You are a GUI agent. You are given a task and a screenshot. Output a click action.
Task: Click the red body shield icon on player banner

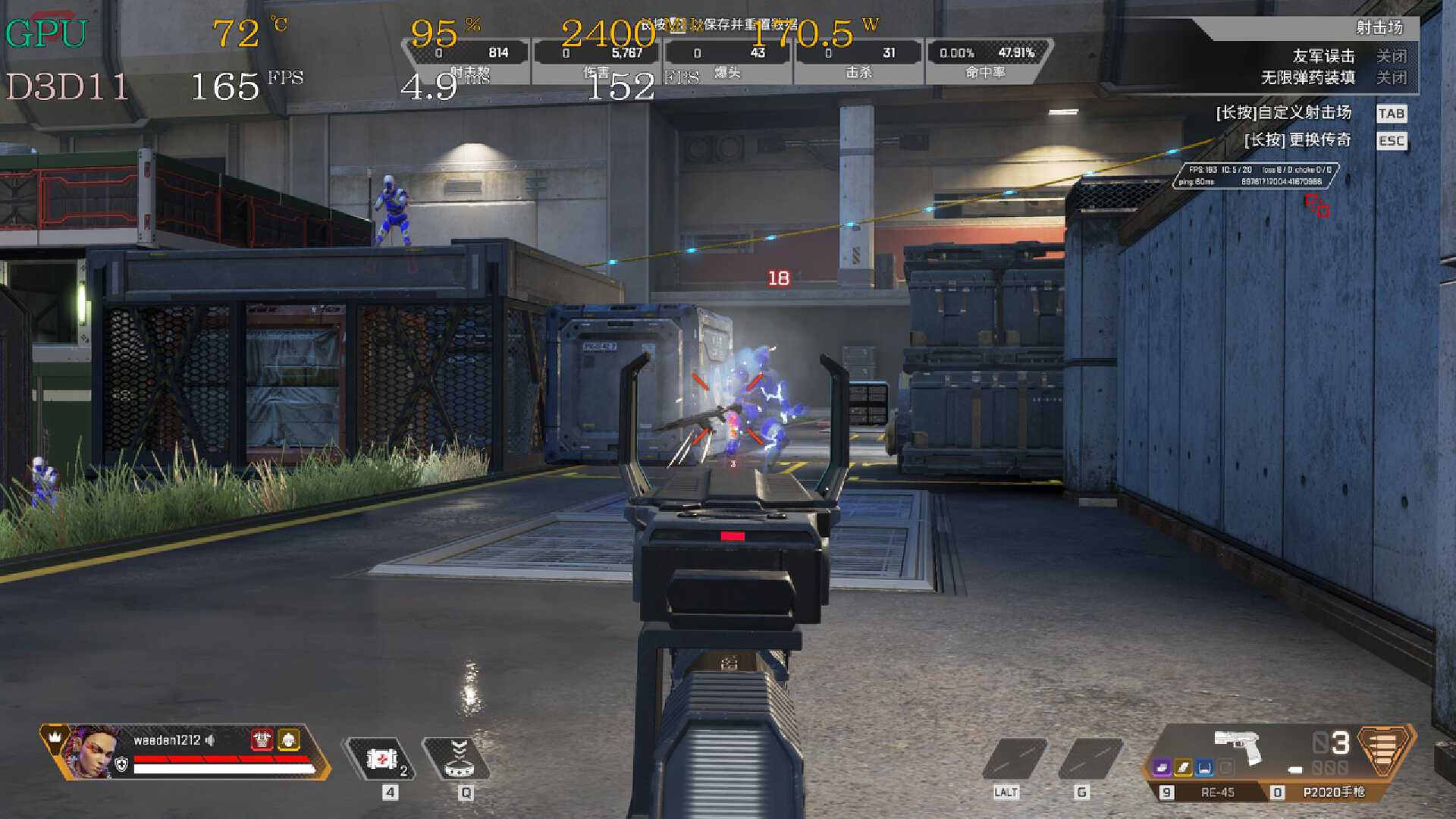click(262, 739)
